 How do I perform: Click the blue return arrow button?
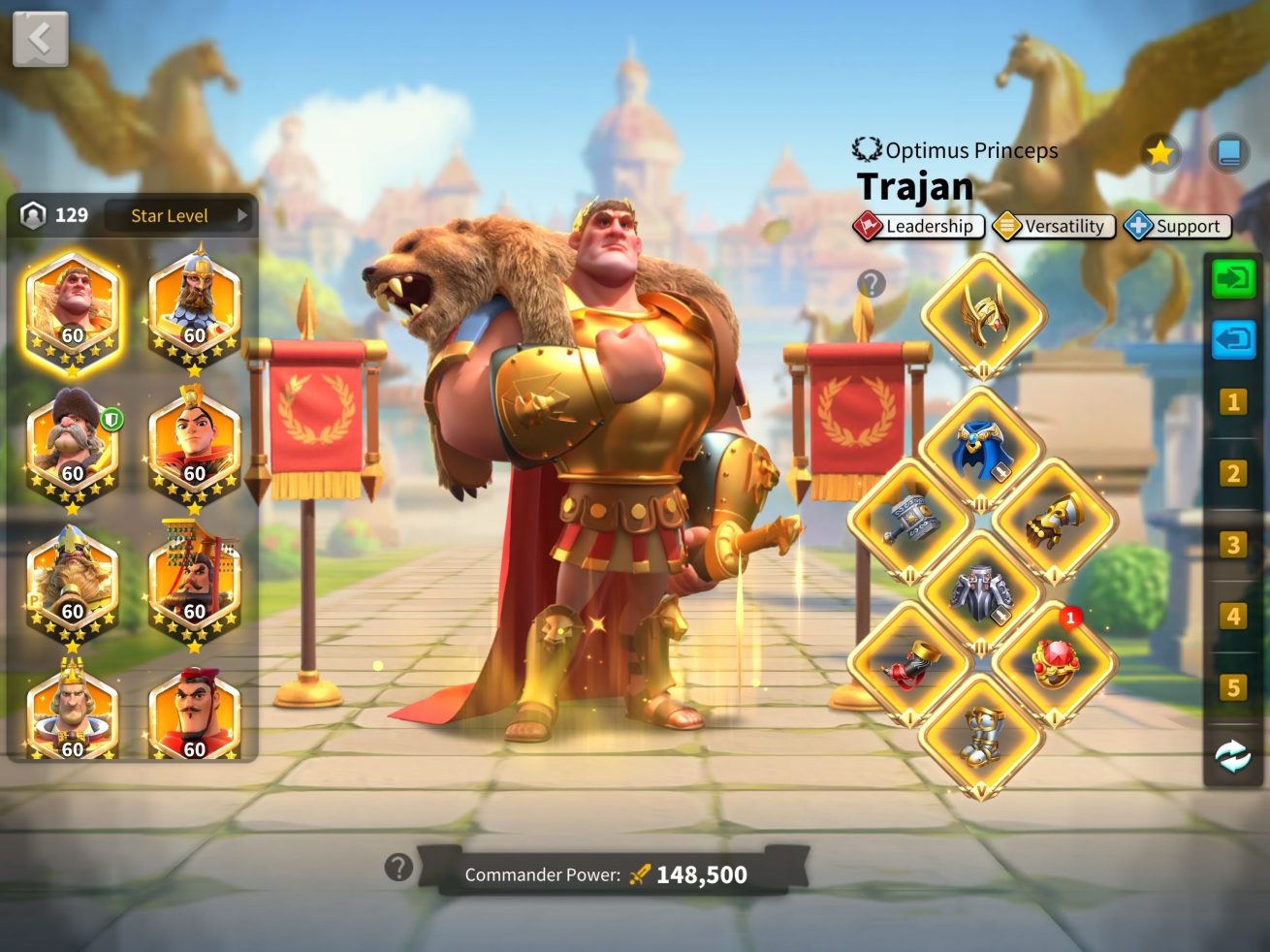pos(1233,340)
